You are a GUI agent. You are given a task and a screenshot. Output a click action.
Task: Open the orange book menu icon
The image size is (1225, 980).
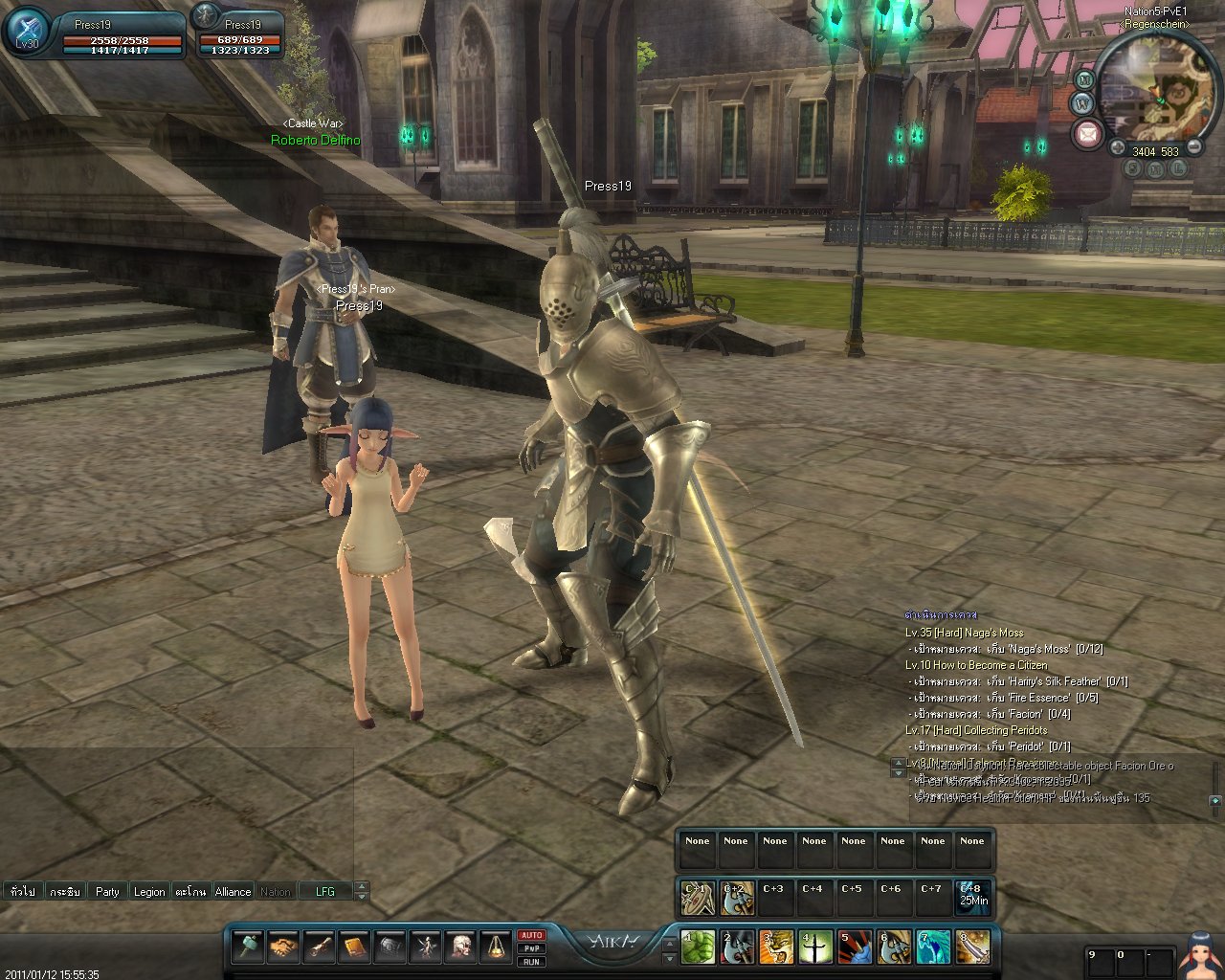pyautogui.click(x=354, y=947)
